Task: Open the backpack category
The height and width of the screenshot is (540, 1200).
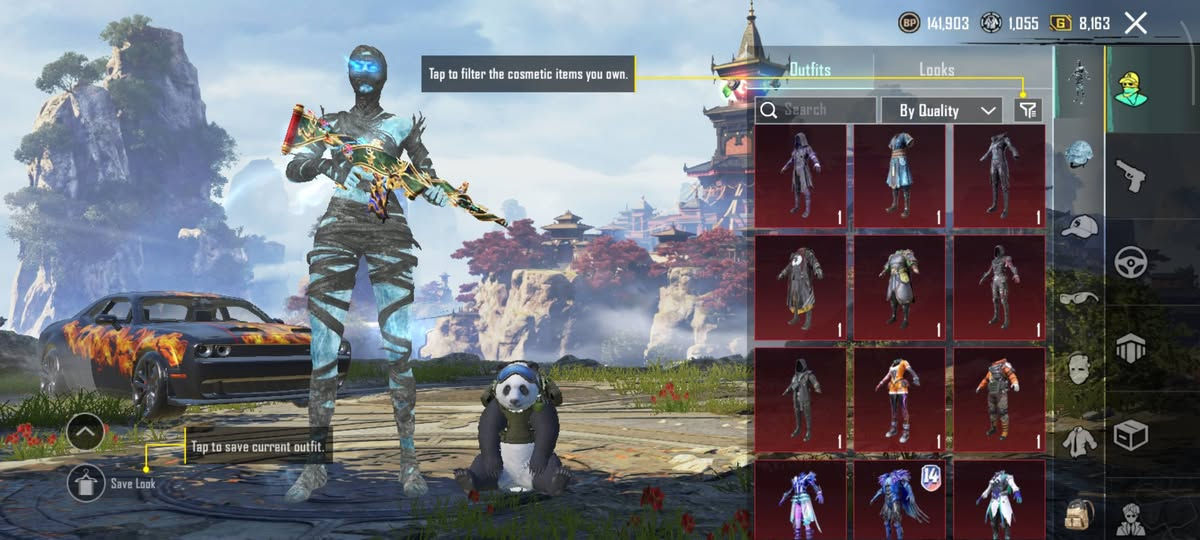Action: 1079,512
